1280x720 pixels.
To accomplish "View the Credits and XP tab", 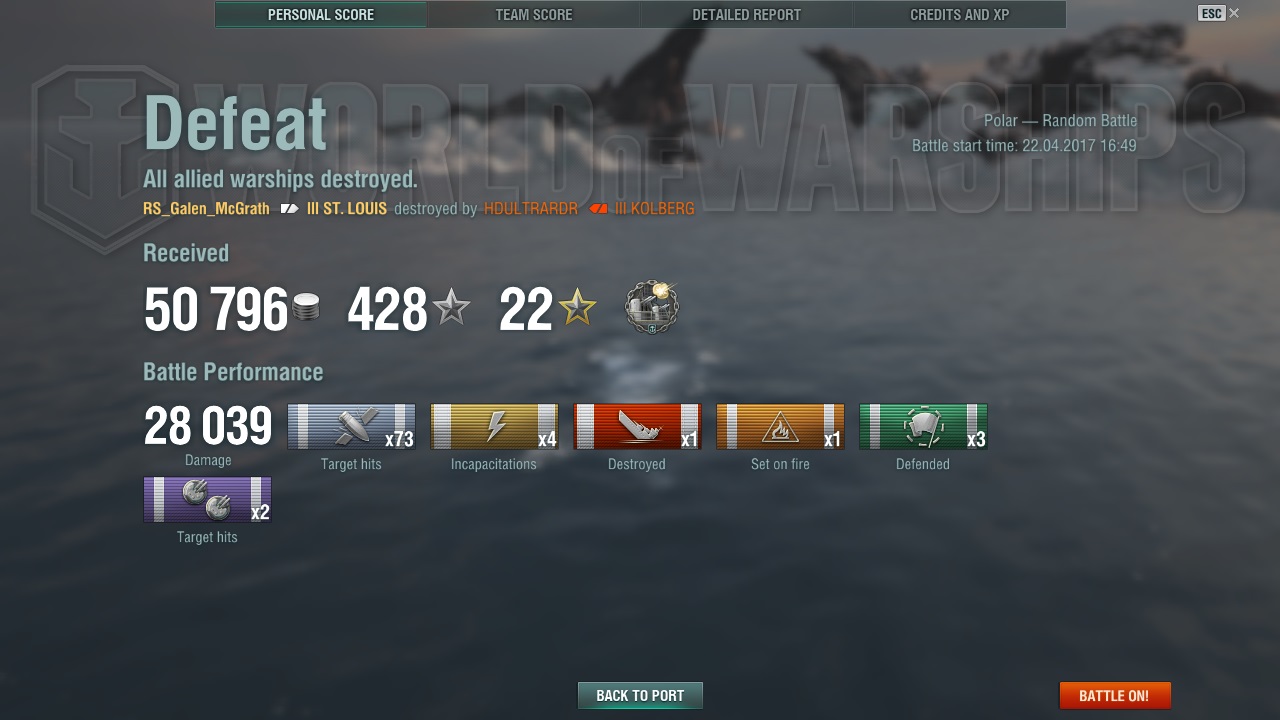I will click(959, 15).
